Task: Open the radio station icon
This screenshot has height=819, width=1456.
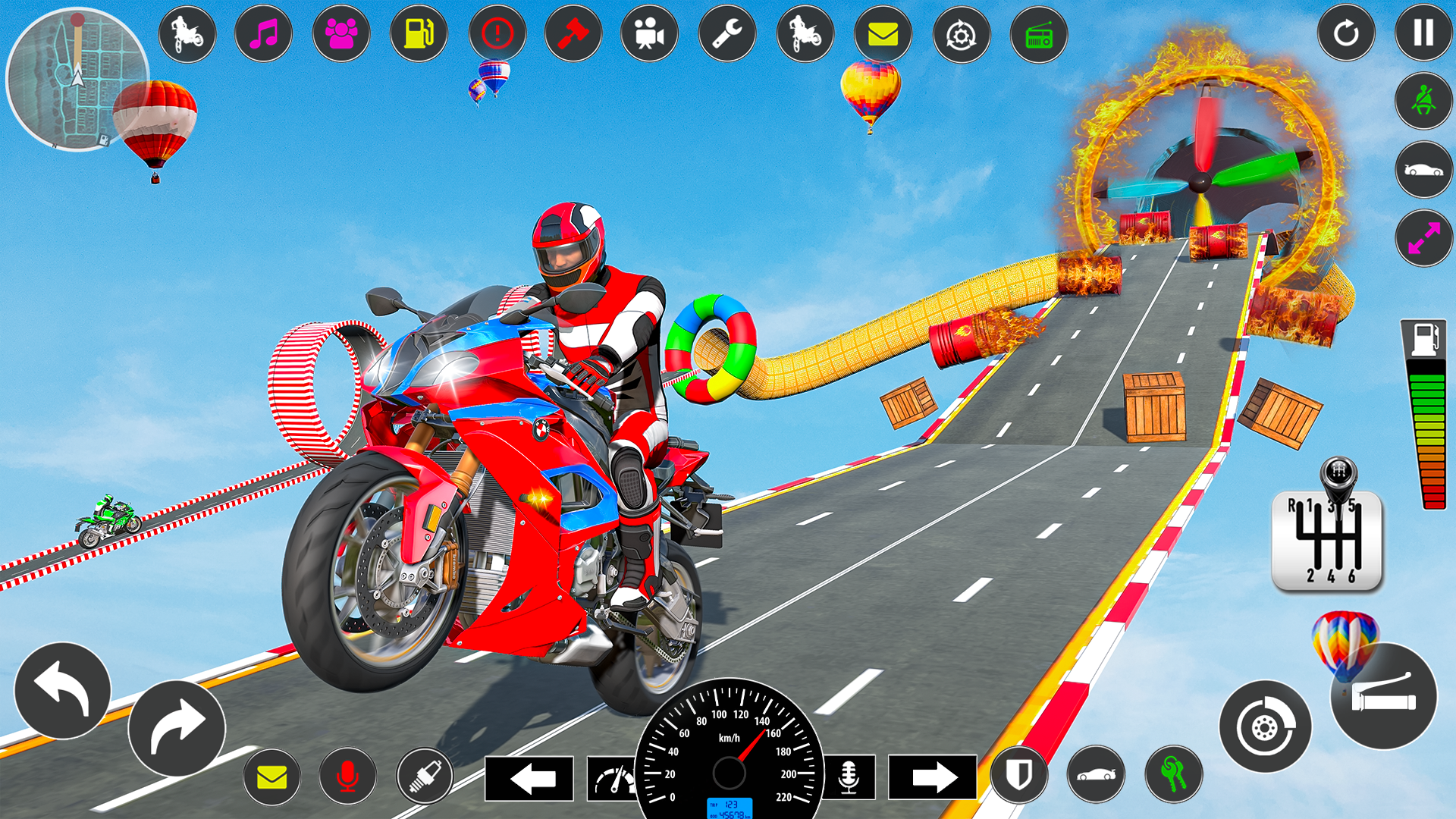Action: (x=1040, y=33)
